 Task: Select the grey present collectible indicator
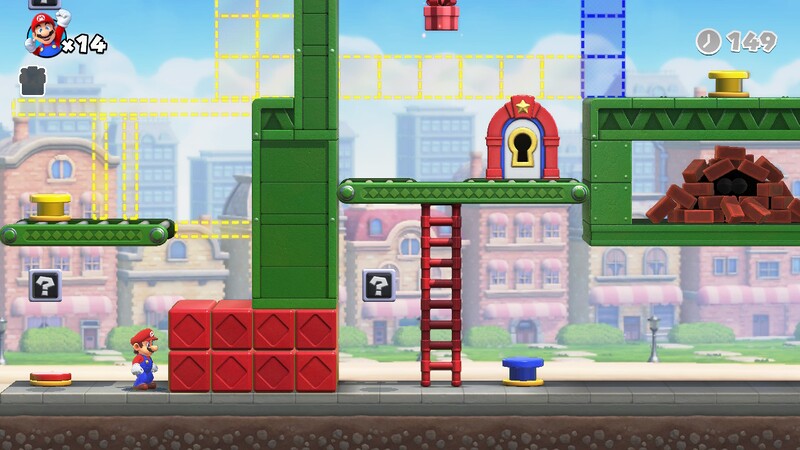(34, 81)
